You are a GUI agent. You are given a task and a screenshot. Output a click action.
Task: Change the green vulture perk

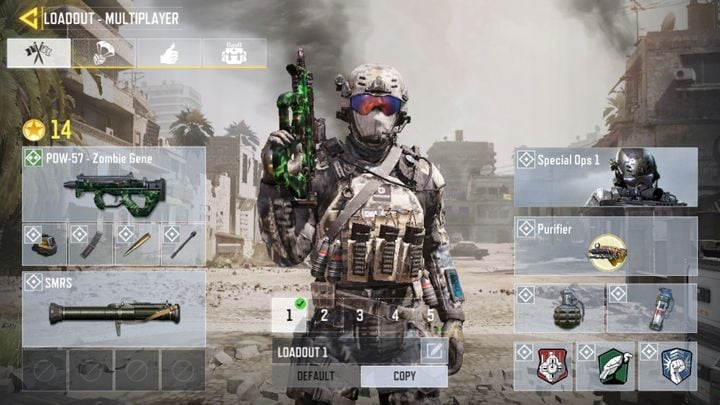click(605, 367)
